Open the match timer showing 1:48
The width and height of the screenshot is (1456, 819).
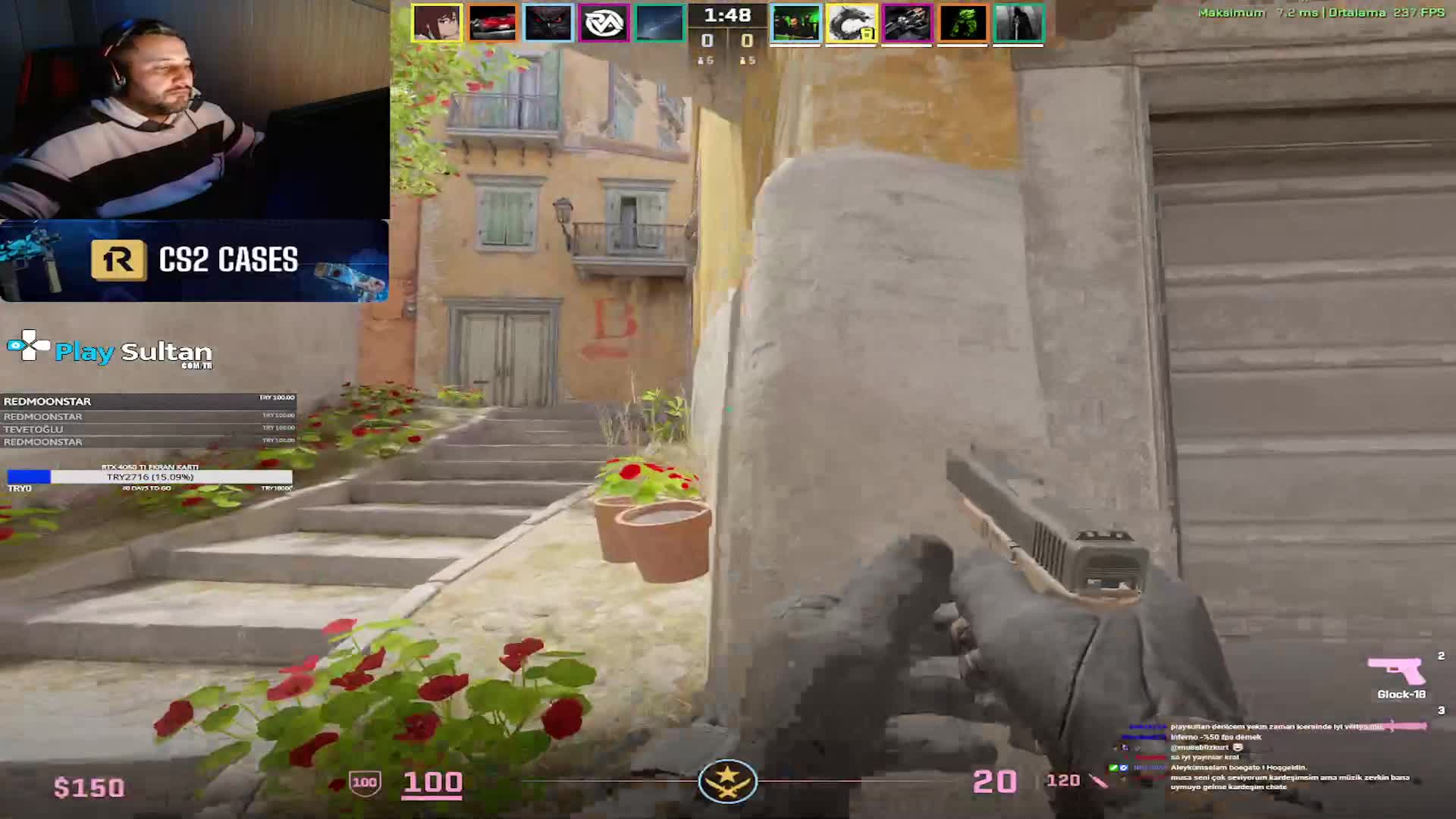(727, 13)
